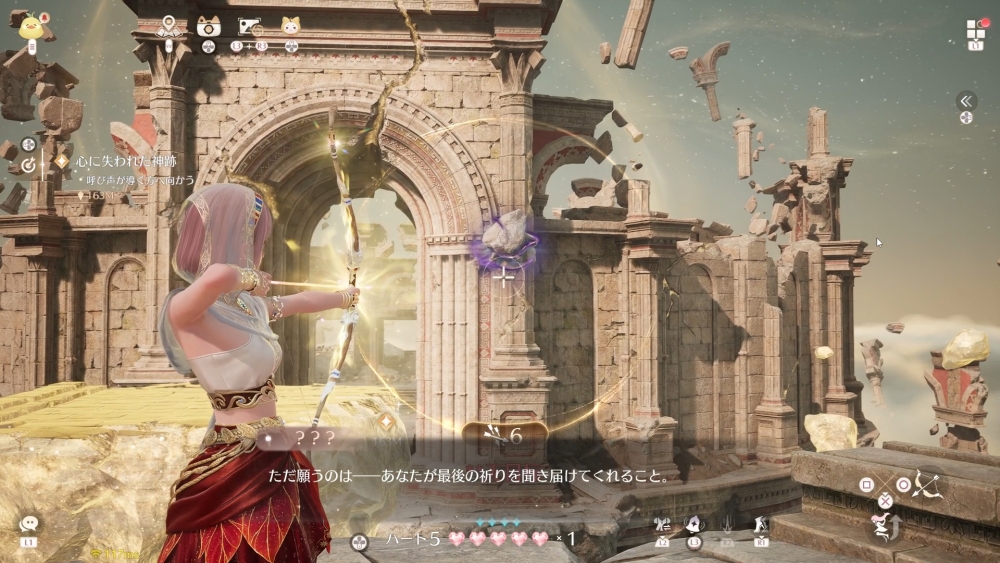Open the grid menu with red notification
This screenshot has width=1000, height=563.
coord(975,29)
